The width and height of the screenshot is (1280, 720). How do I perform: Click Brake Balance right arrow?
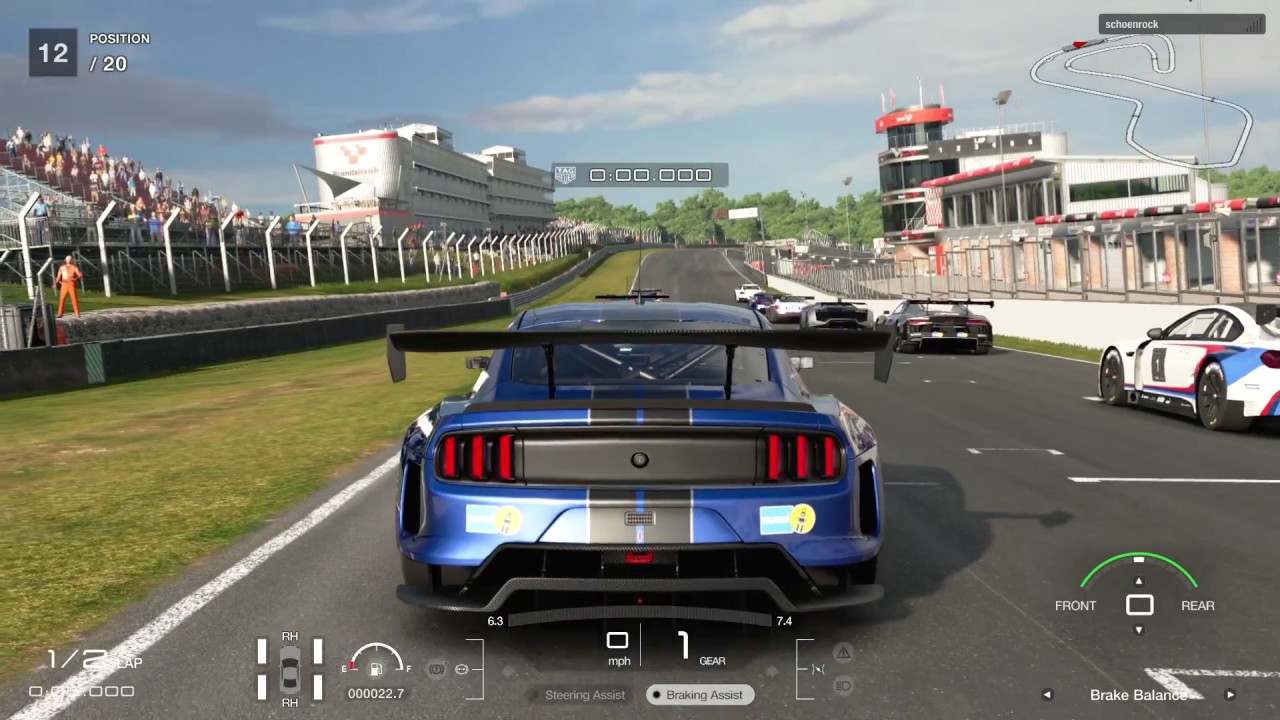(1230, 695)
